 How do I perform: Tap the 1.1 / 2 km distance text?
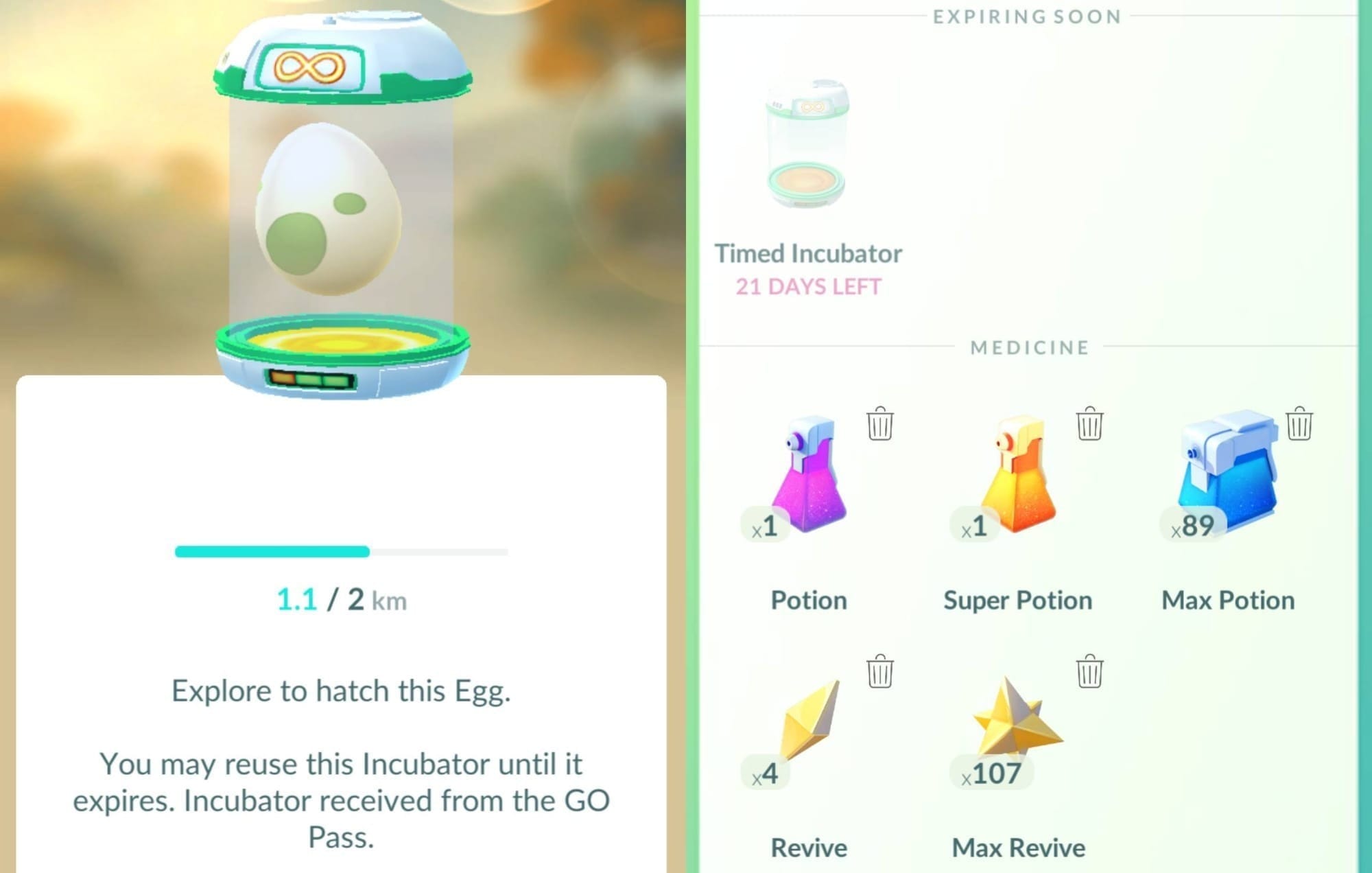[x=341, y=600]
